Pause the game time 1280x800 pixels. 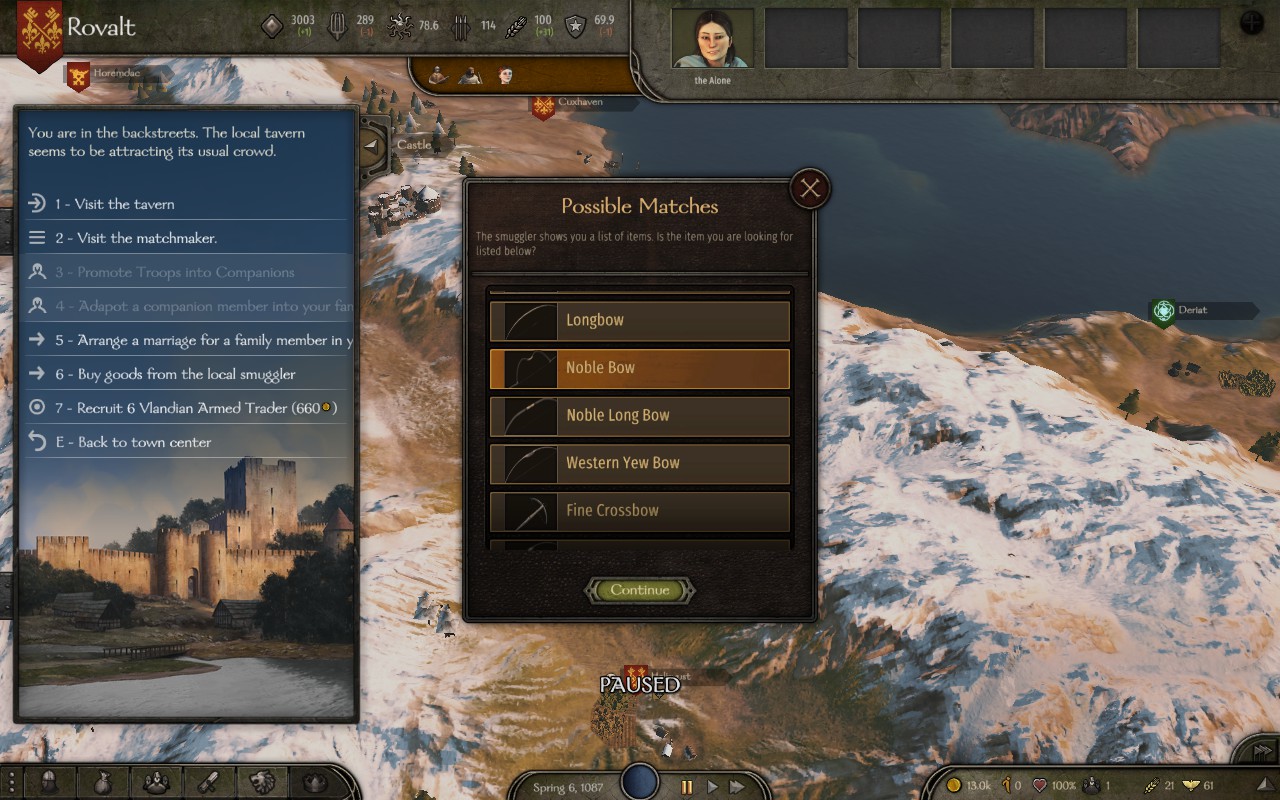(686, 787)
